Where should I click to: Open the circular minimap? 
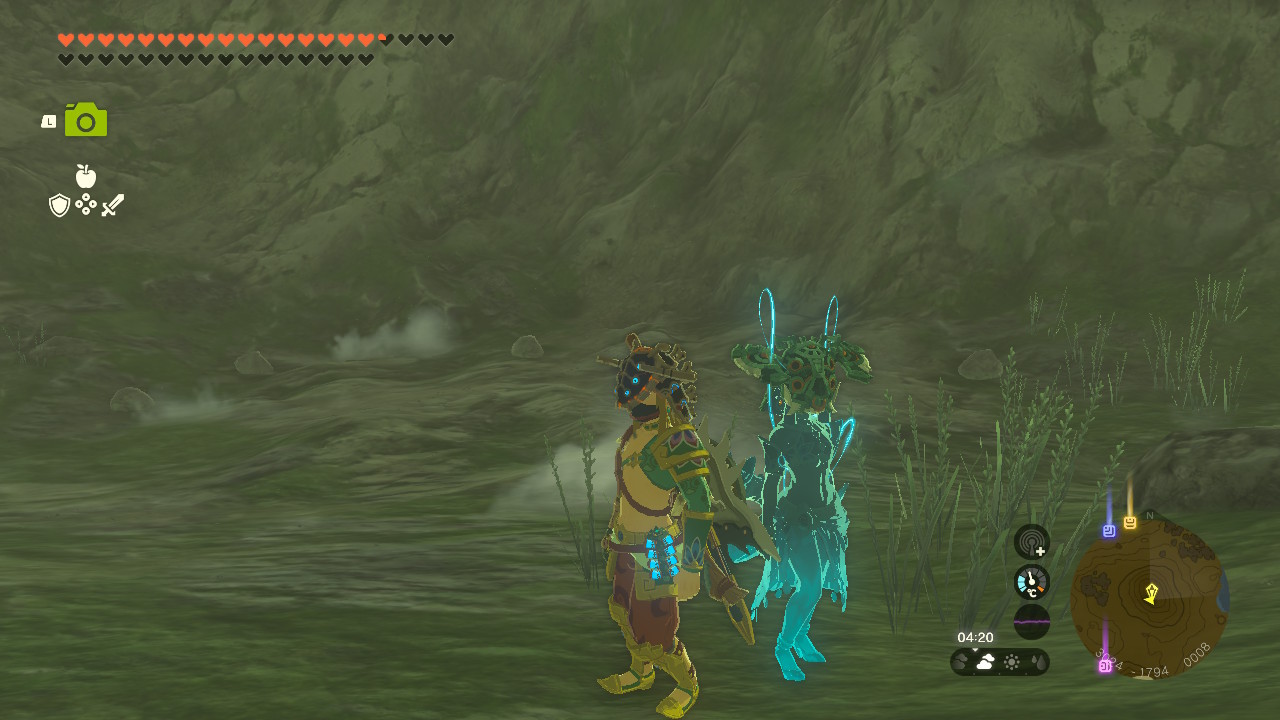click(1149, 598)
